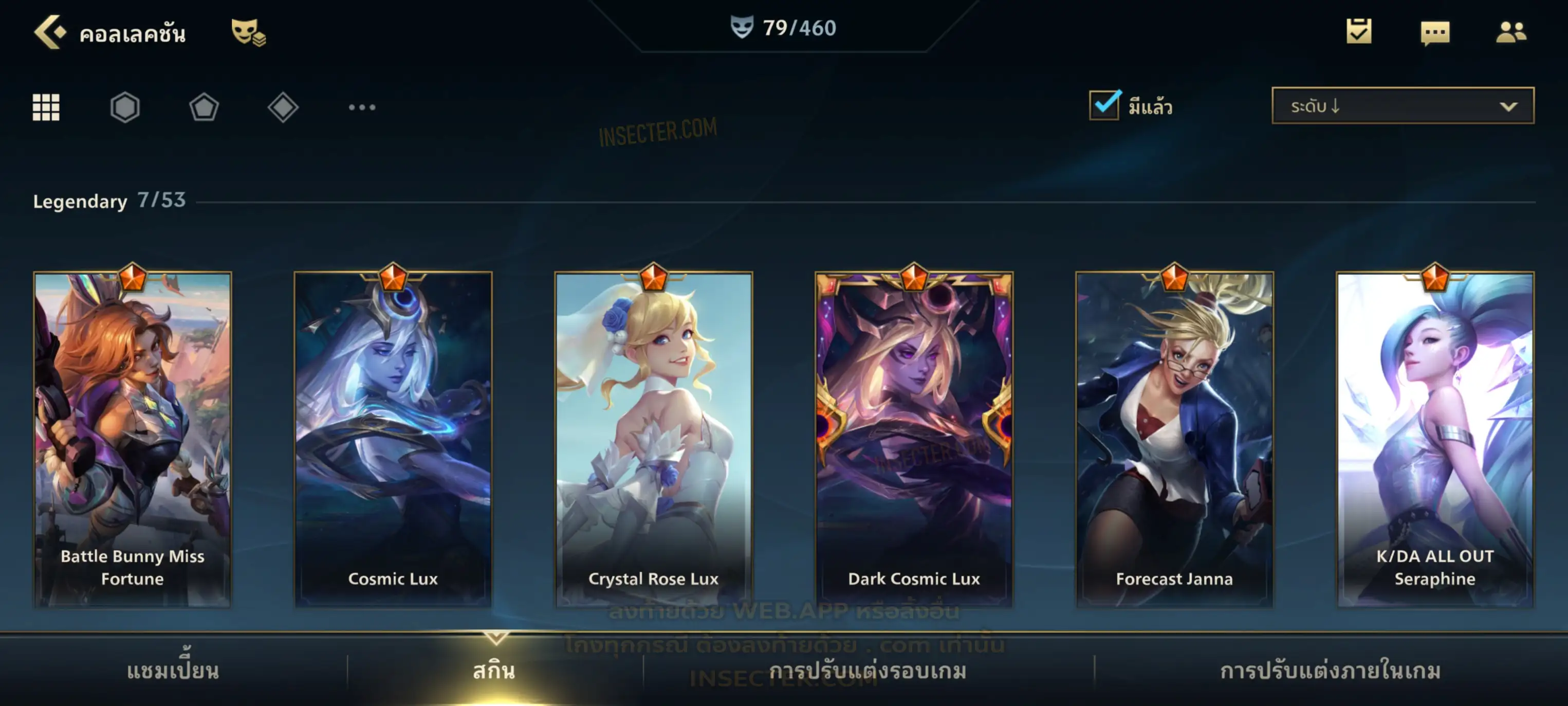Toggle the owned skins checkbox

tap(1104, 105)
